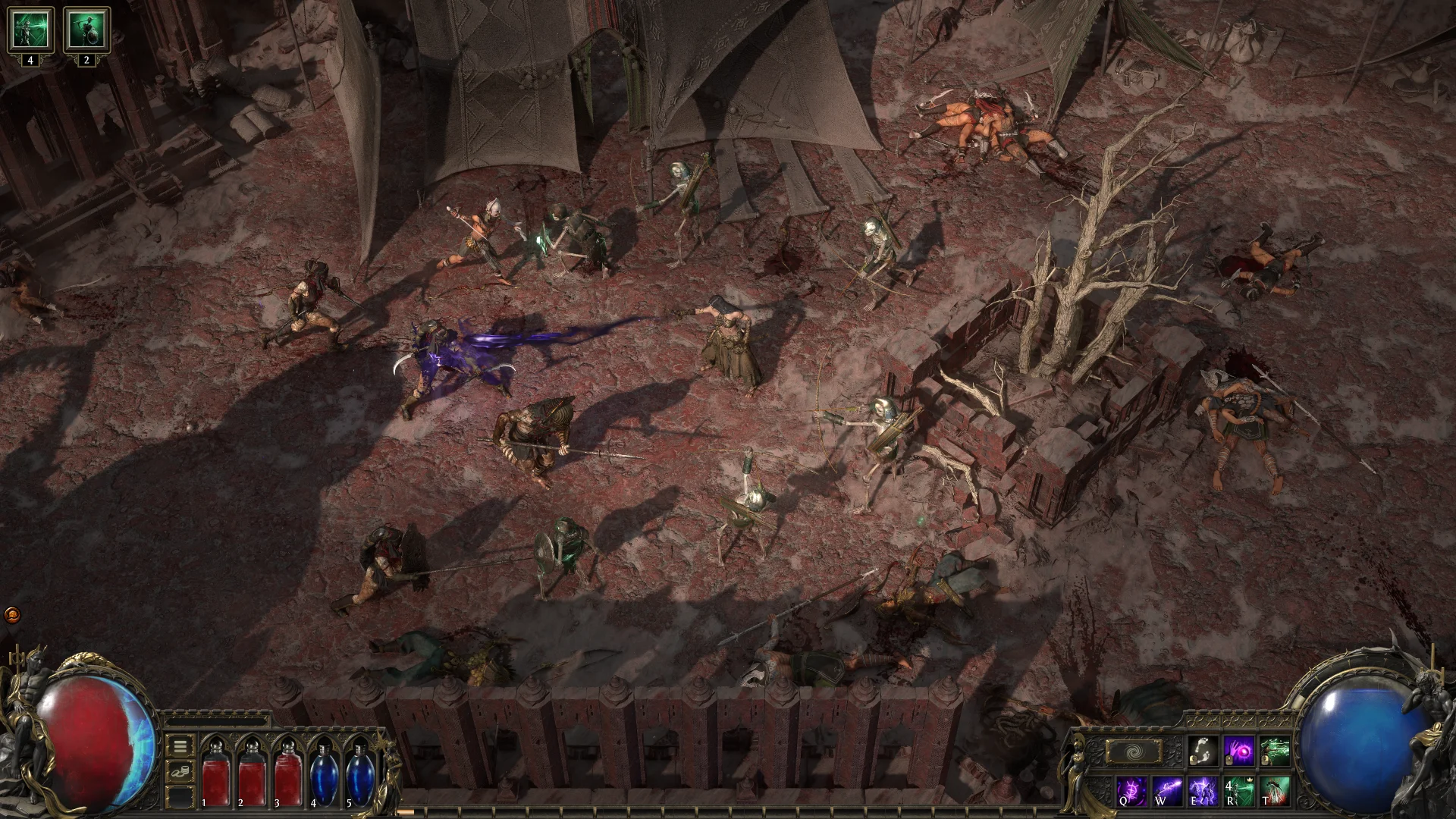The image size is (1456, 819).
Task: Activate the purple rune skill on Q
Action: click(1131, 791)
